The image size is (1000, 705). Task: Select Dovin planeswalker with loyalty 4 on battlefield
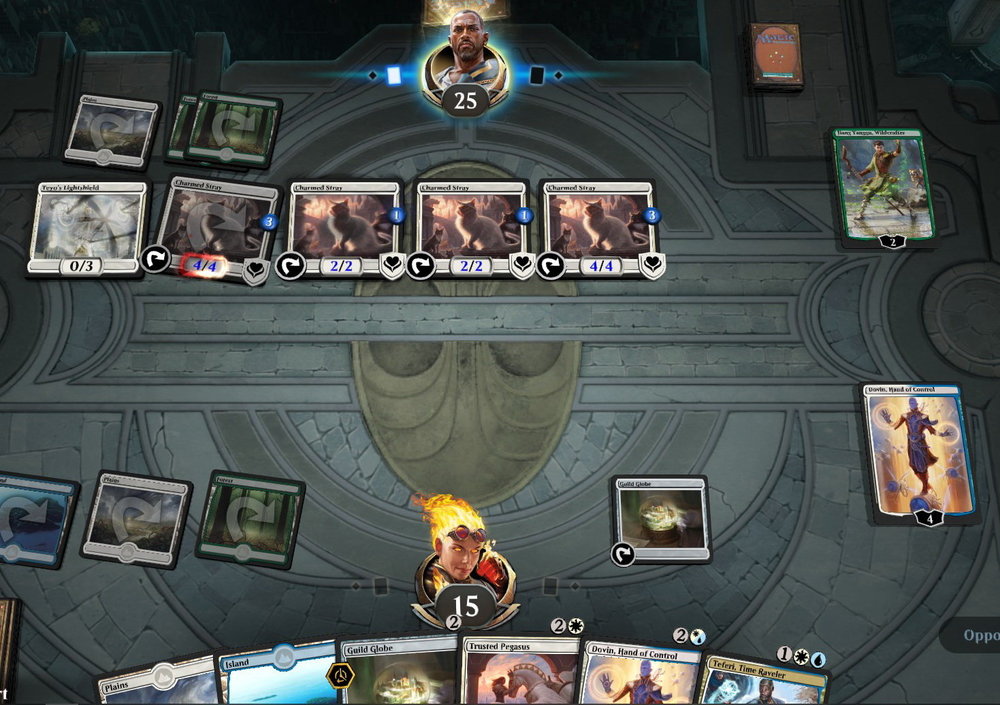pyautogui.click(x=920, y=450)
